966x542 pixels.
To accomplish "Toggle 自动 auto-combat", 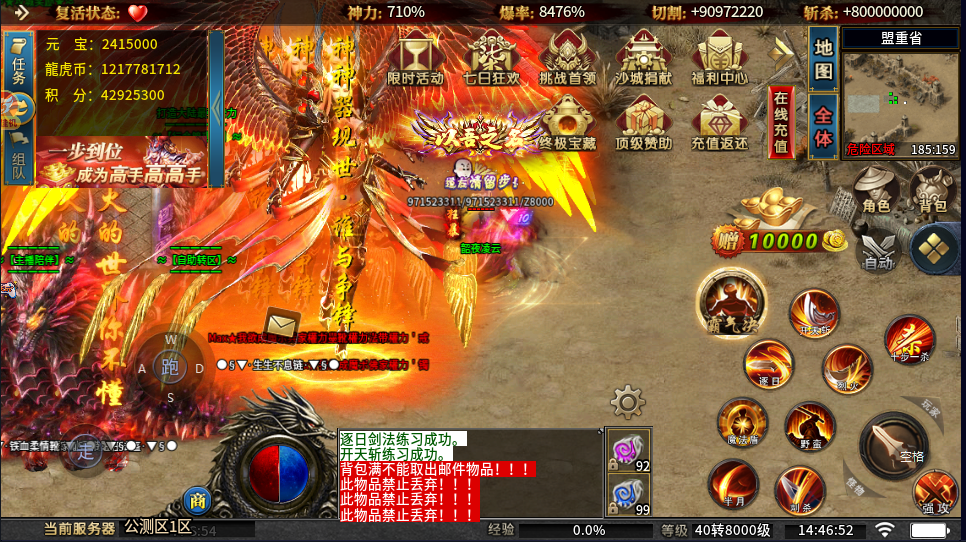I will (x=877, y=249).
